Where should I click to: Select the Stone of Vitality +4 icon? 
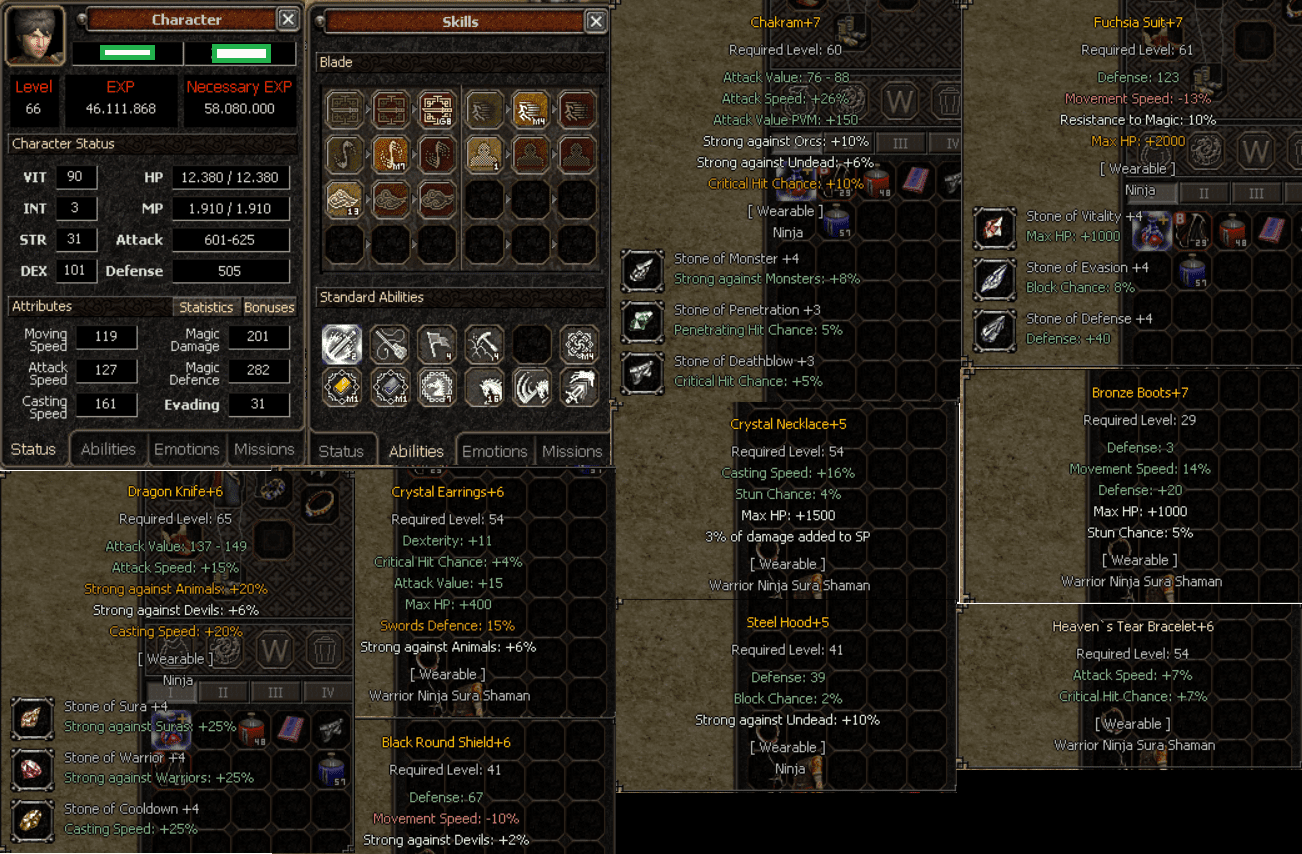coord(994,226)
